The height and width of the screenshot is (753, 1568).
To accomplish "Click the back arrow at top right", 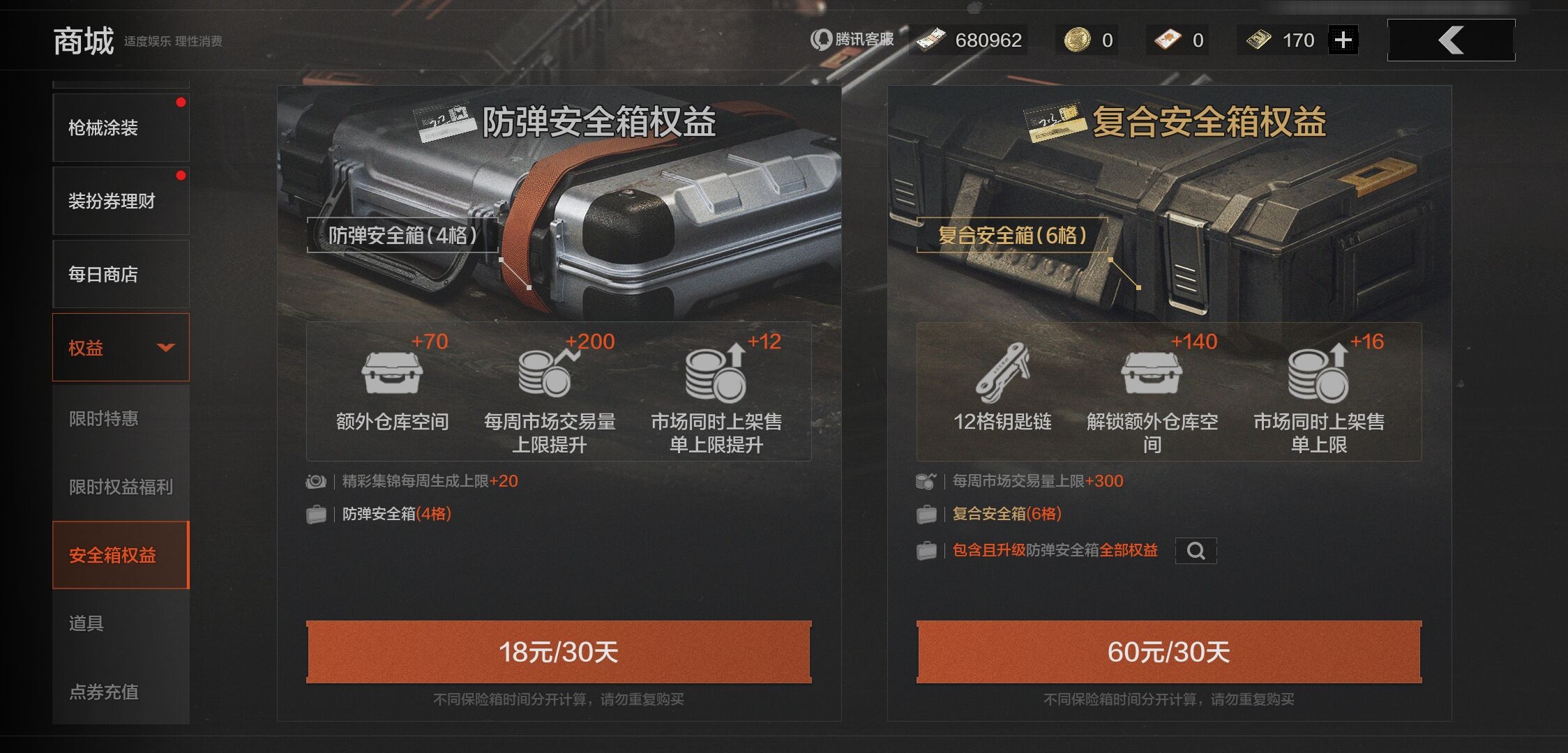I will click(x=1450, y=39).
